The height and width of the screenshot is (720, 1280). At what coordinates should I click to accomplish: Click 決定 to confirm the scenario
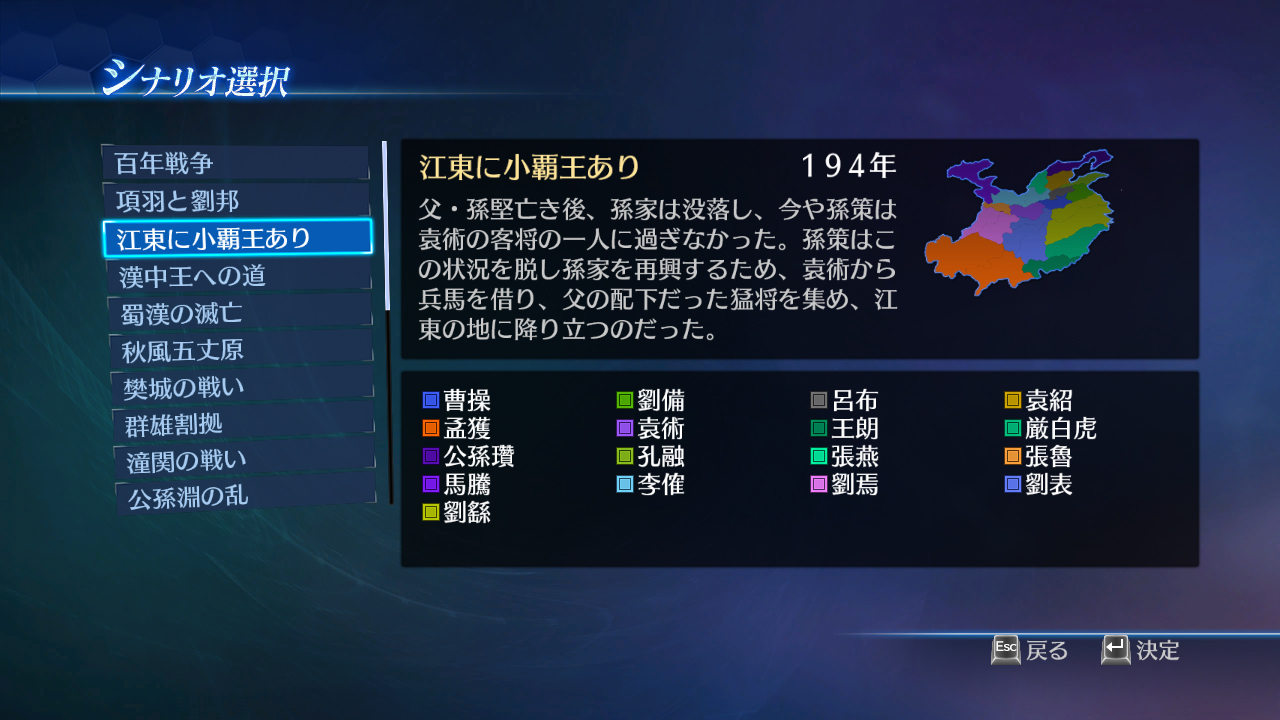click(x=1155, y=650)
